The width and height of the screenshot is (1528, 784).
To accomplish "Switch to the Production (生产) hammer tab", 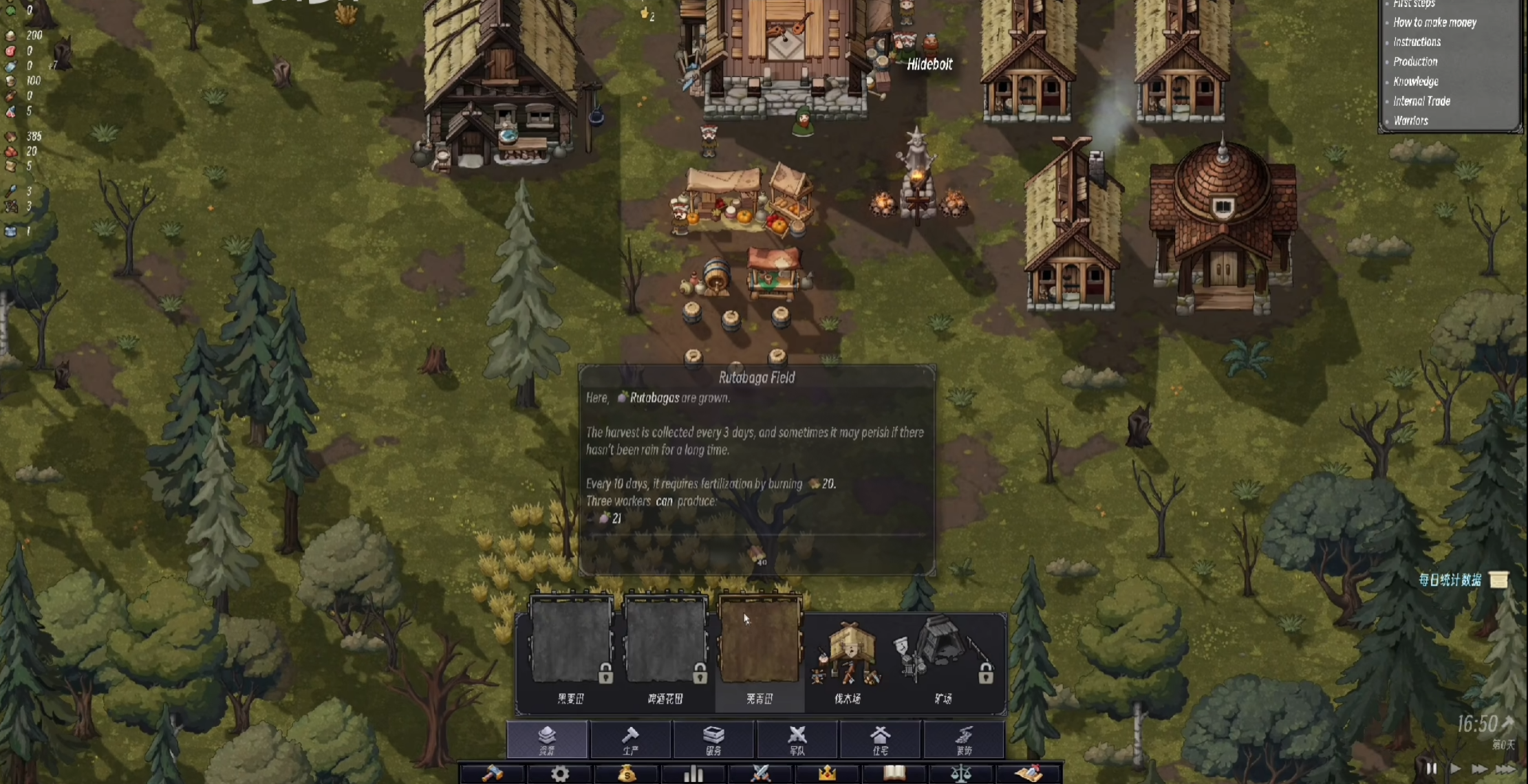I will (630, 739).
